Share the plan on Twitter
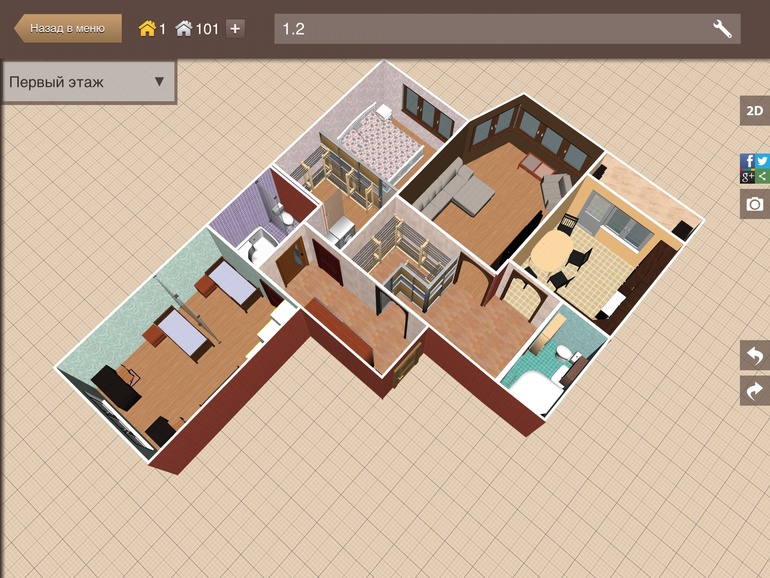The height and width of the screenshot is (578, 770). (762, 161)
